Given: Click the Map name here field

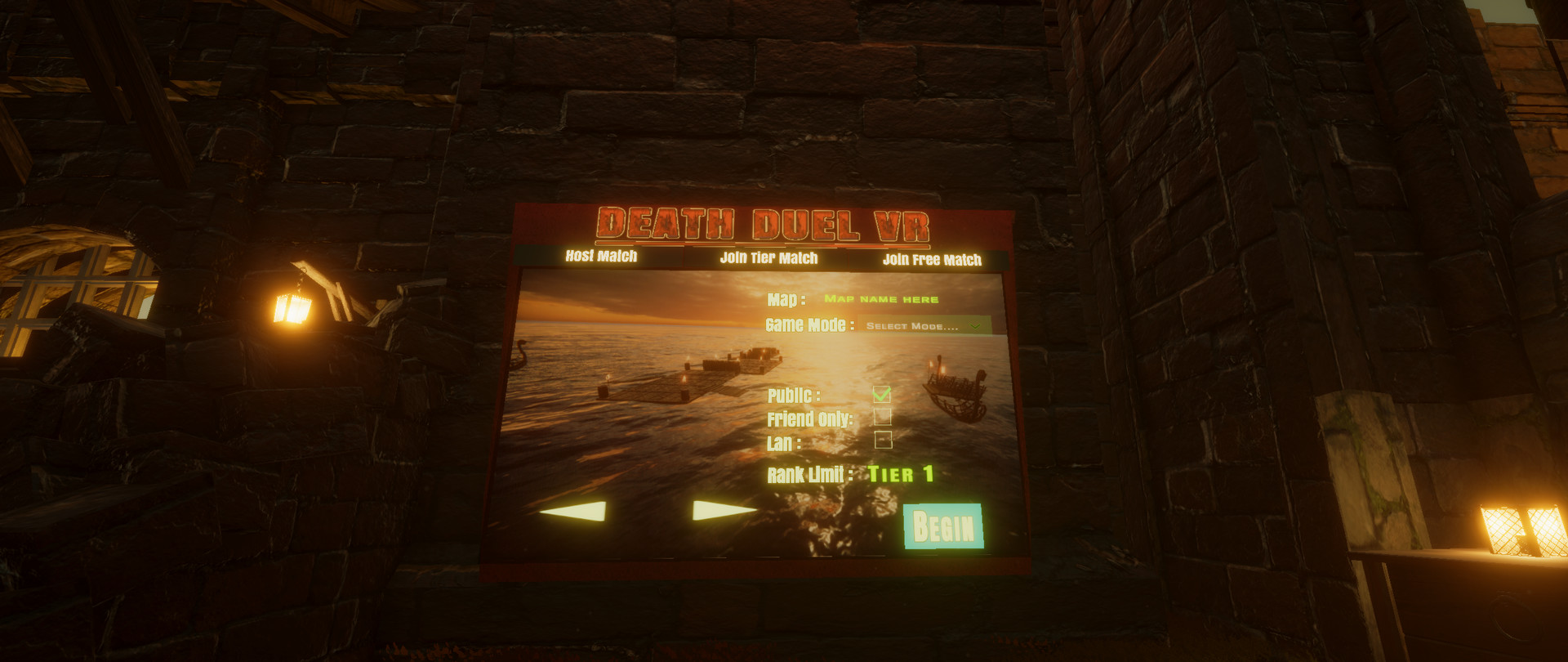Looking at the screenshot, I should (880, 298).
